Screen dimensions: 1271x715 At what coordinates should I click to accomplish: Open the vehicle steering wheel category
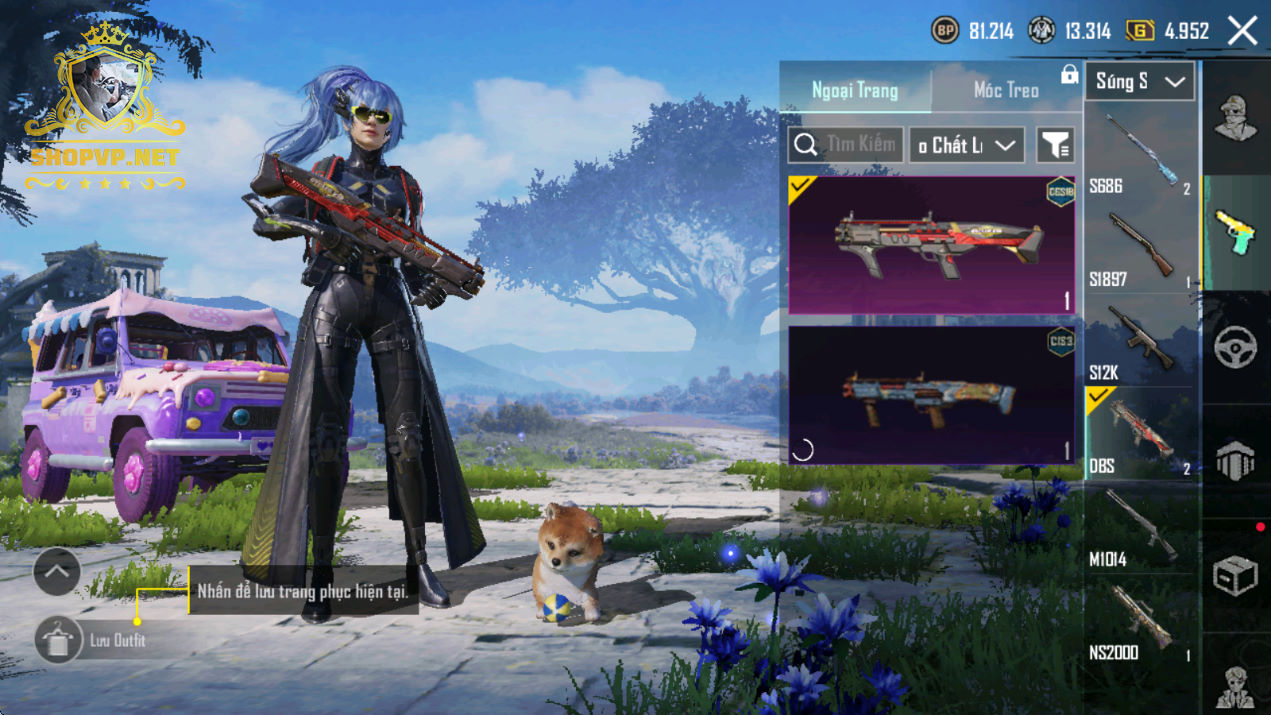(x=1235, y=347)
